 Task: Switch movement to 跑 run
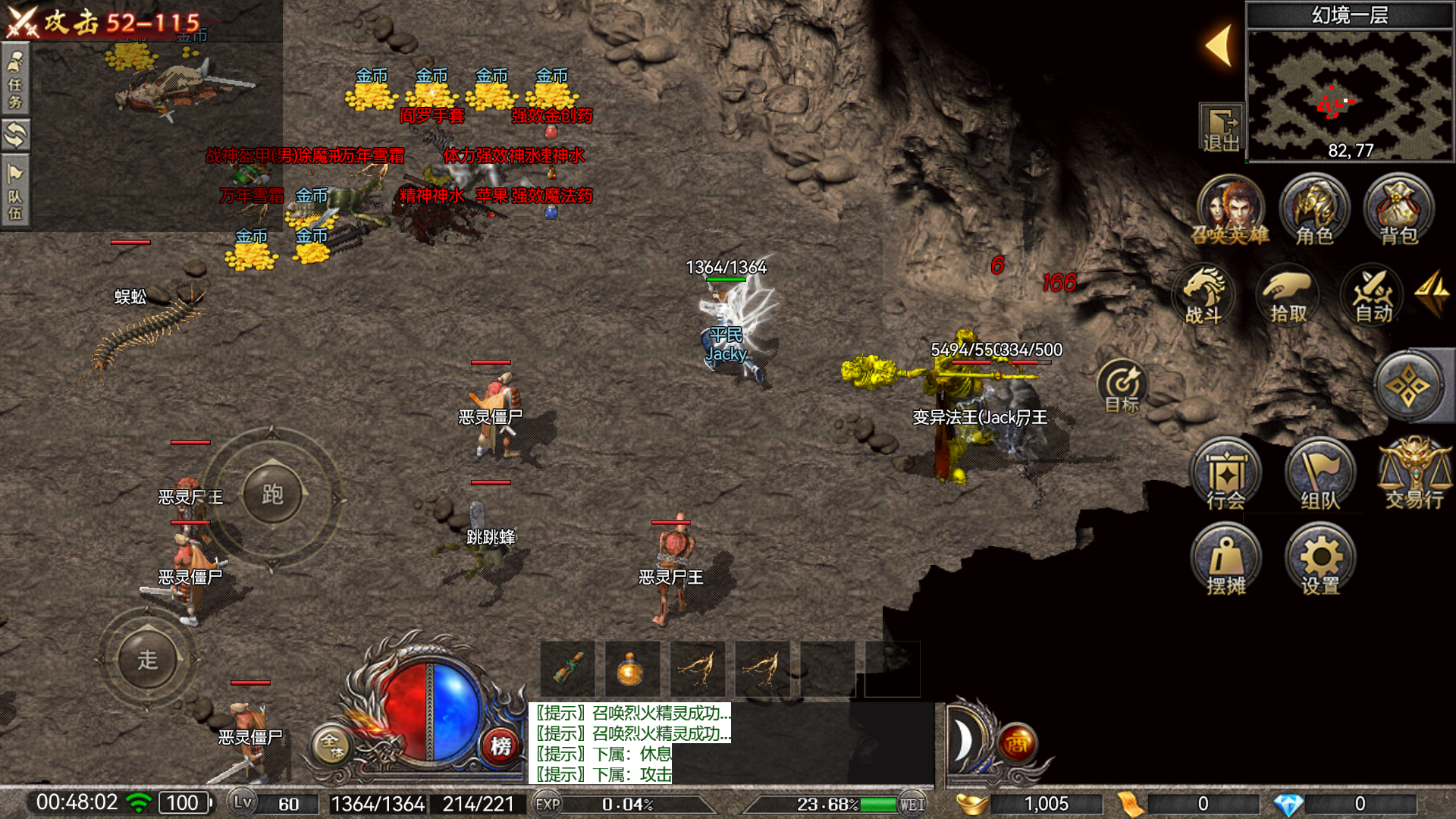click(272, 494)
